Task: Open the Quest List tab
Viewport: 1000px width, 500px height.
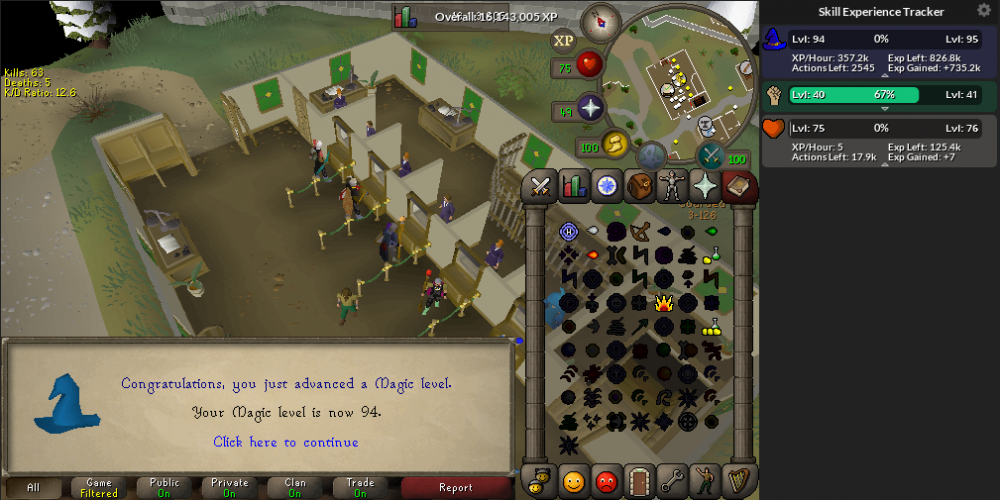Action: tap(606, 186)
